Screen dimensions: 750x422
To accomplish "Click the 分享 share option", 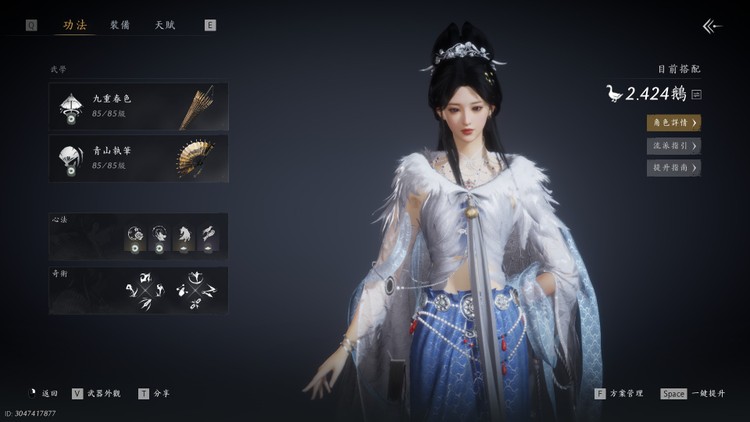I will (x=153, y=394).
